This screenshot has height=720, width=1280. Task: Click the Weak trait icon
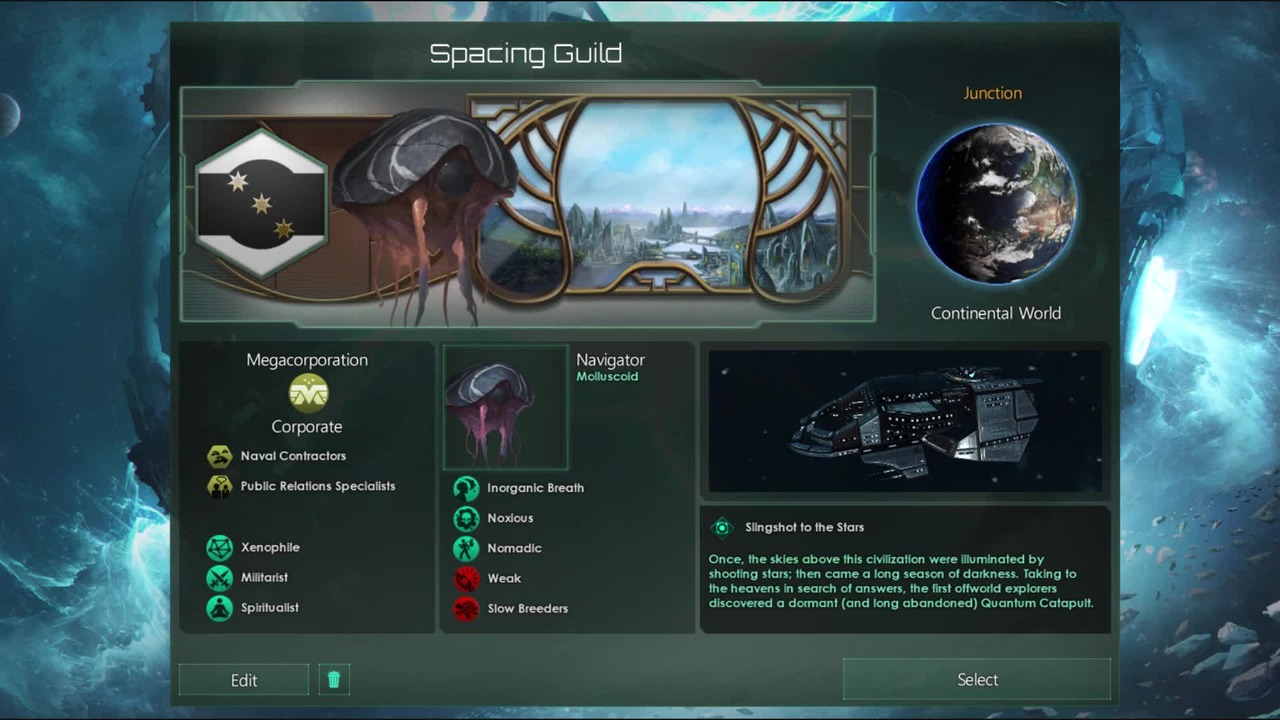tap(466, 578)
